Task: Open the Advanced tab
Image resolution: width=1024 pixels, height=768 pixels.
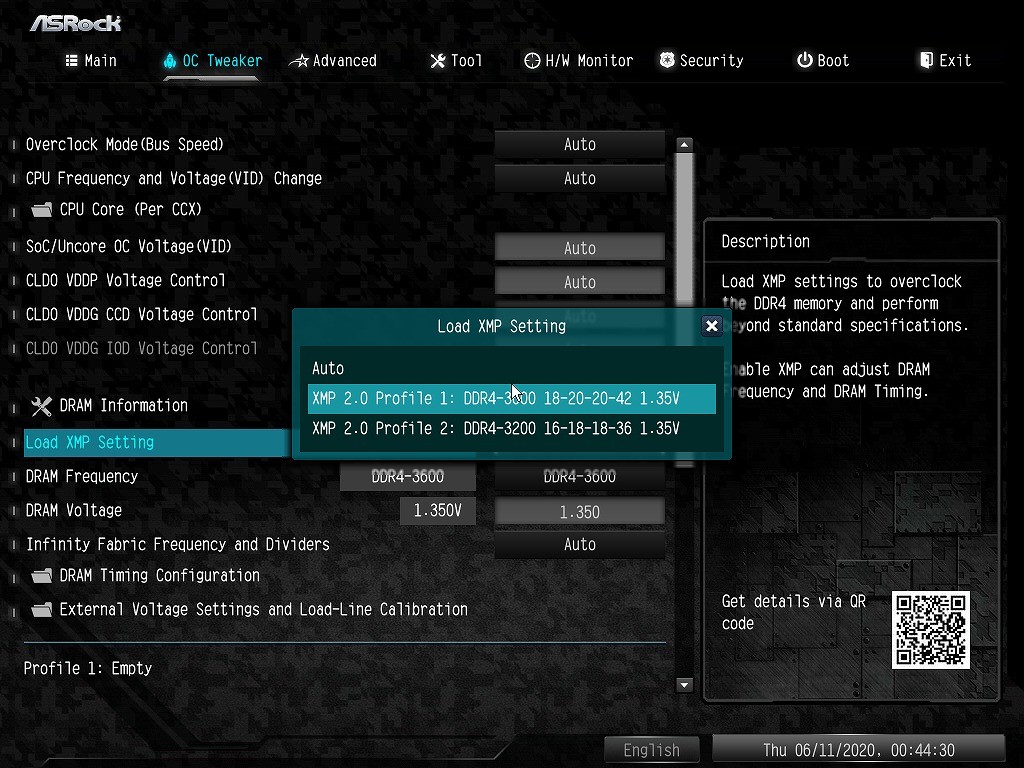Action: [333, 61]
